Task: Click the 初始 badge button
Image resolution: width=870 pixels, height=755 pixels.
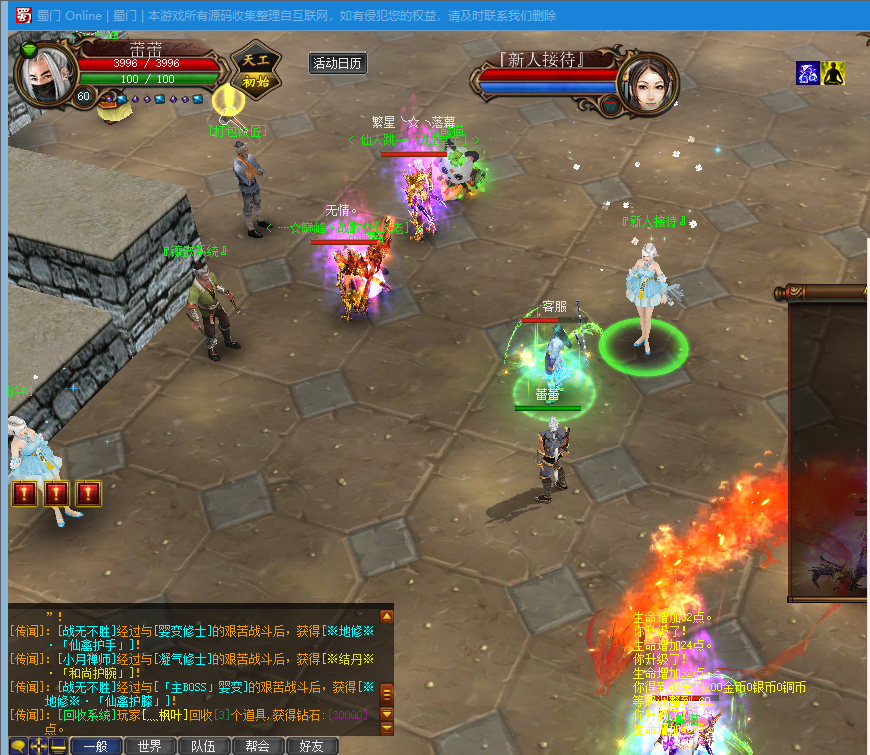Action: pyautogui.click(x=256, y=81)
